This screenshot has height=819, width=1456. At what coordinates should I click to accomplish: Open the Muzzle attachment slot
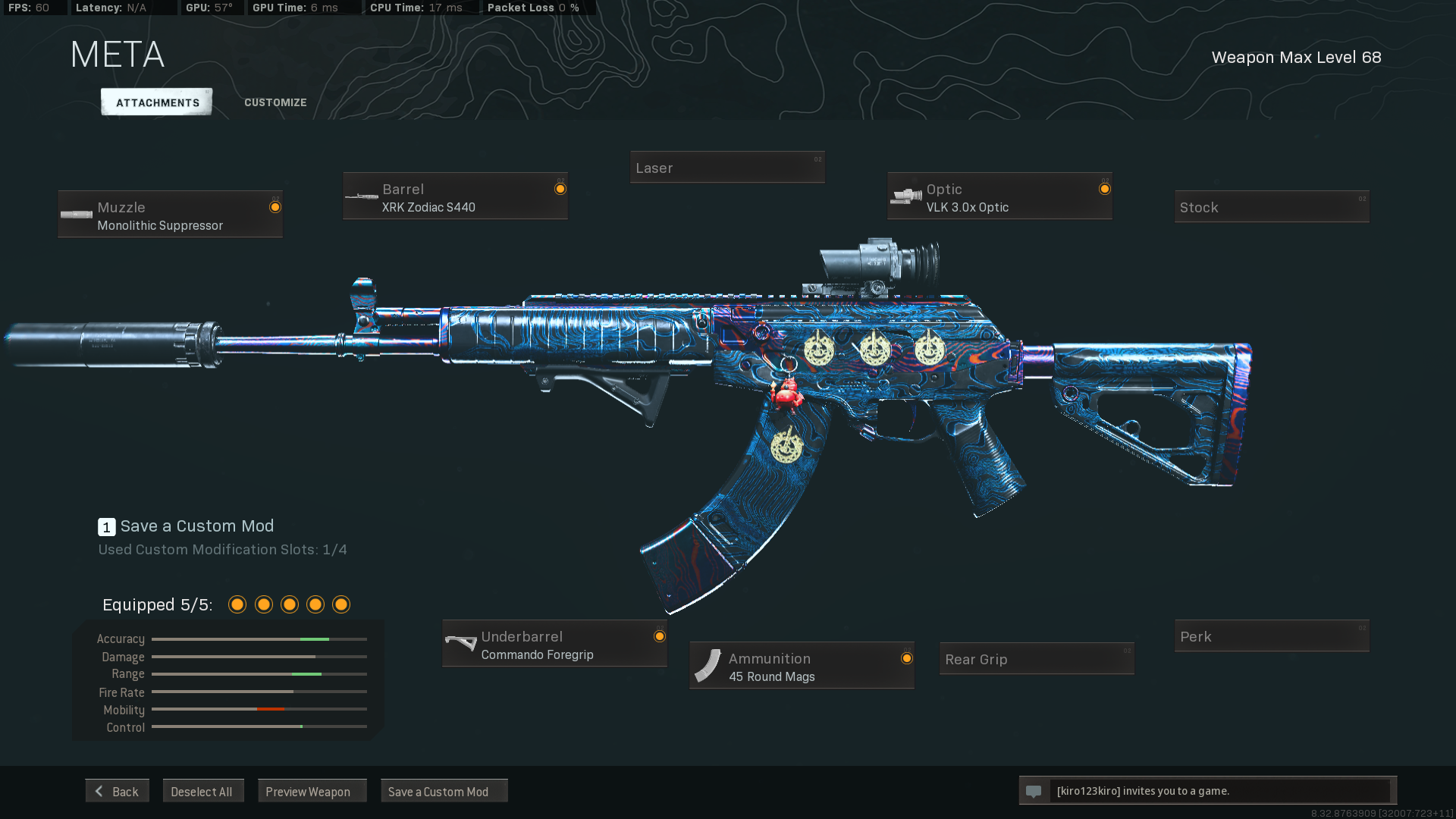[170, 214]
